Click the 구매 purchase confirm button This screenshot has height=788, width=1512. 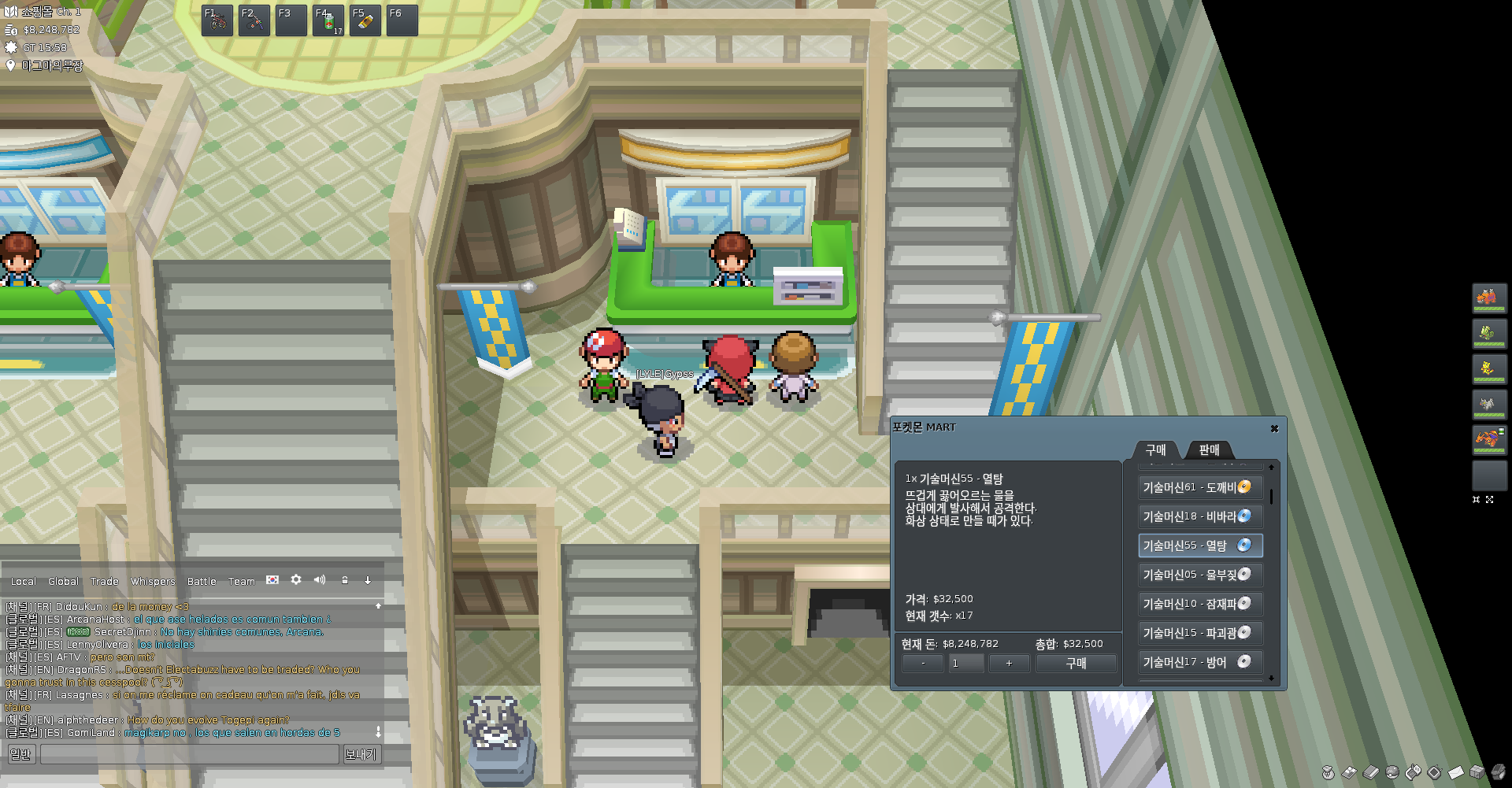[1076, 664]
